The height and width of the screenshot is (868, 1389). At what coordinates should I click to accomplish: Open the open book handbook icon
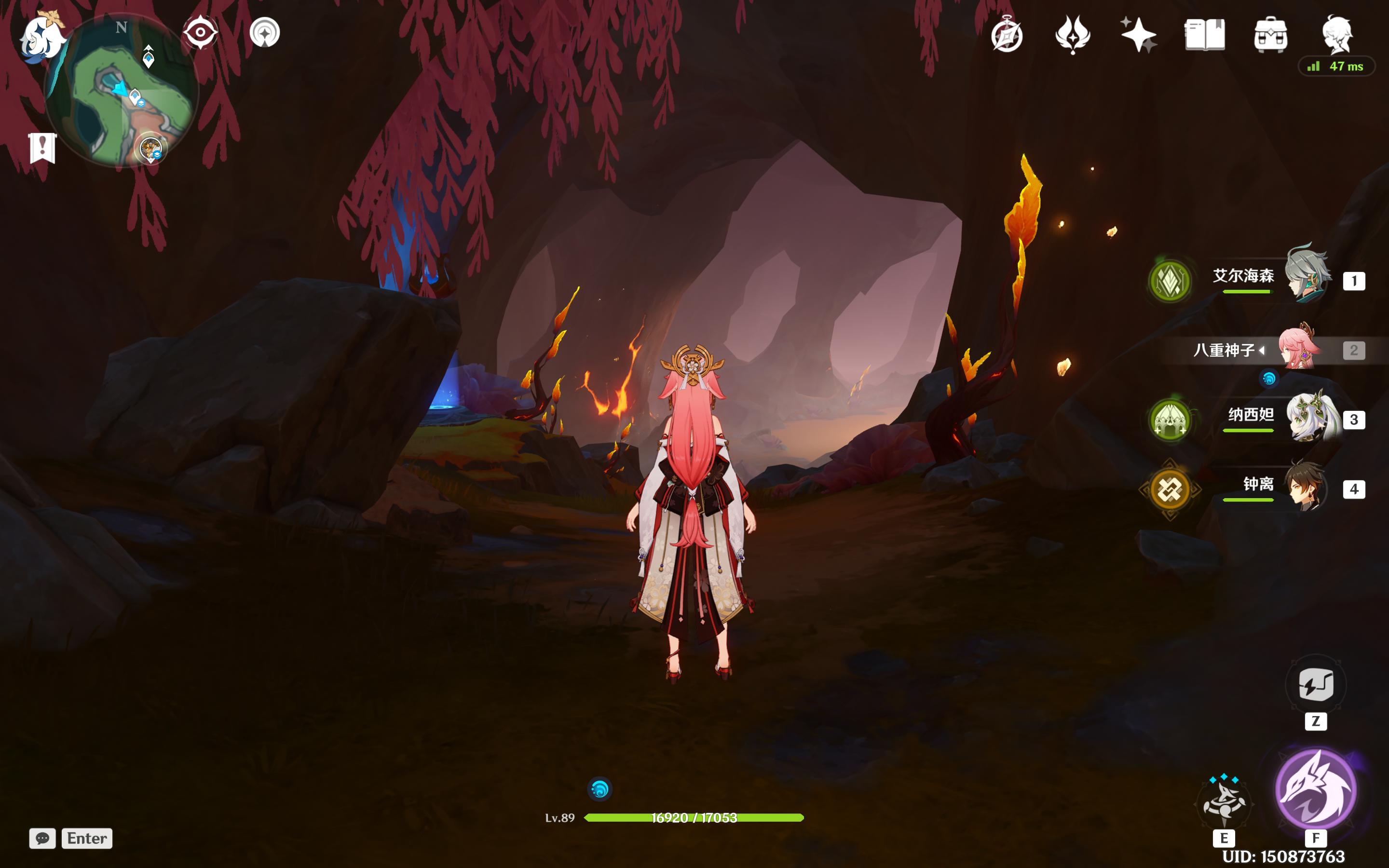click(x=1204, y=34)
